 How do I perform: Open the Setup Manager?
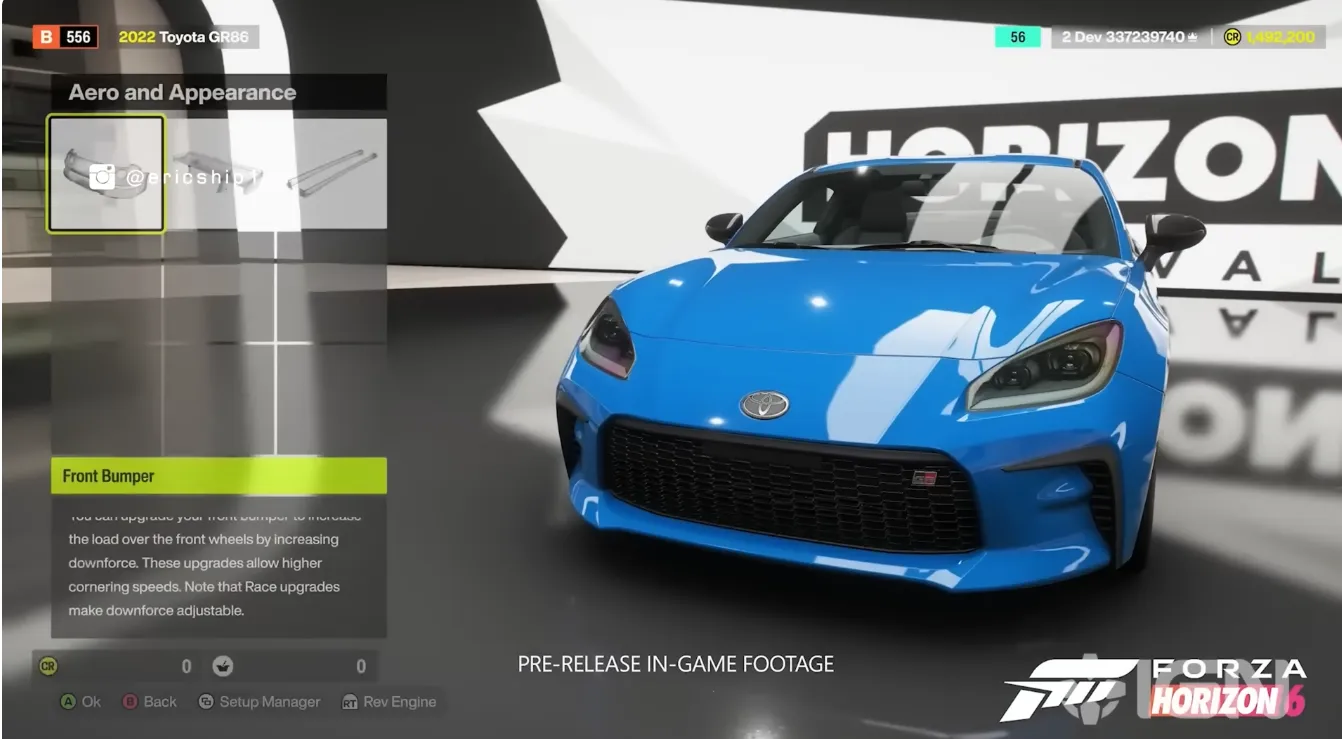(x=260, y=702)
